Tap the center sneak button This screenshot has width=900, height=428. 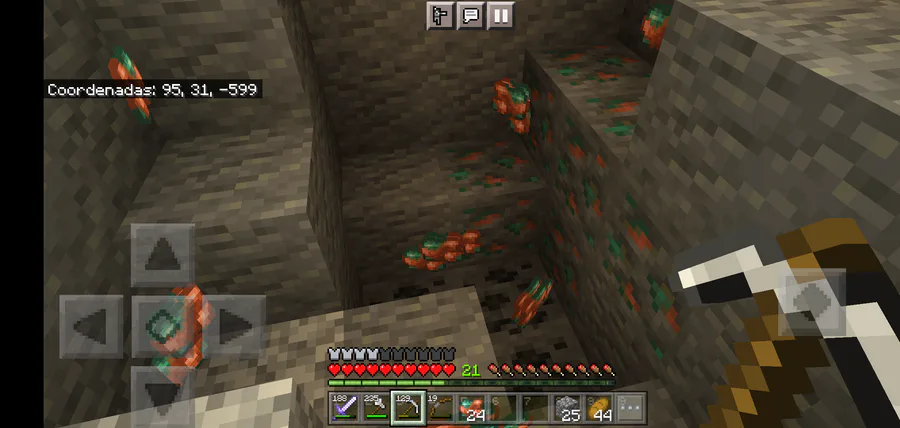pyautogui.click(x=163, y=326)
